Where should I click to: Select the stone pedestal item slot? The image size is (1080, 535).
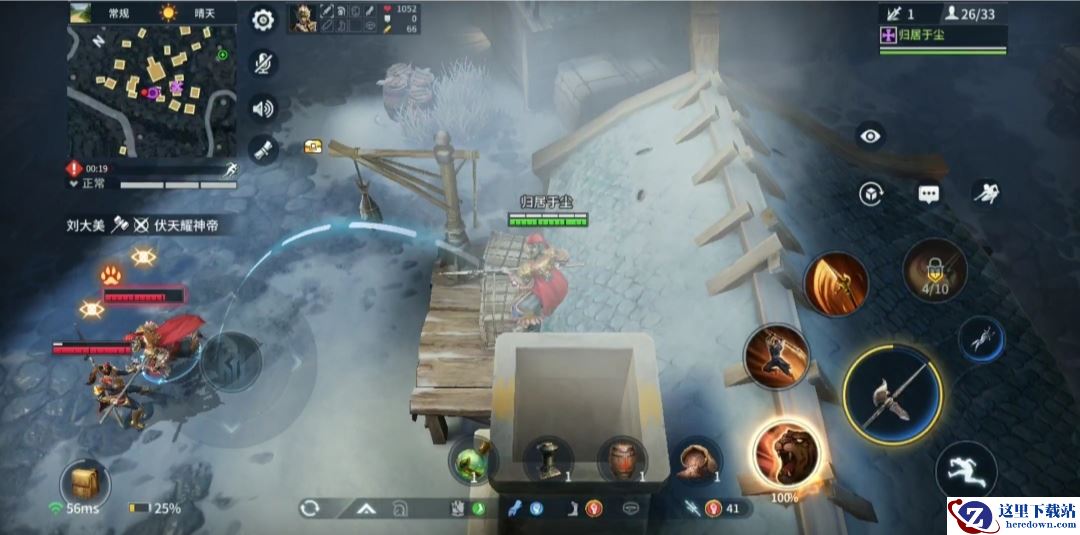(x=548, y=460)
